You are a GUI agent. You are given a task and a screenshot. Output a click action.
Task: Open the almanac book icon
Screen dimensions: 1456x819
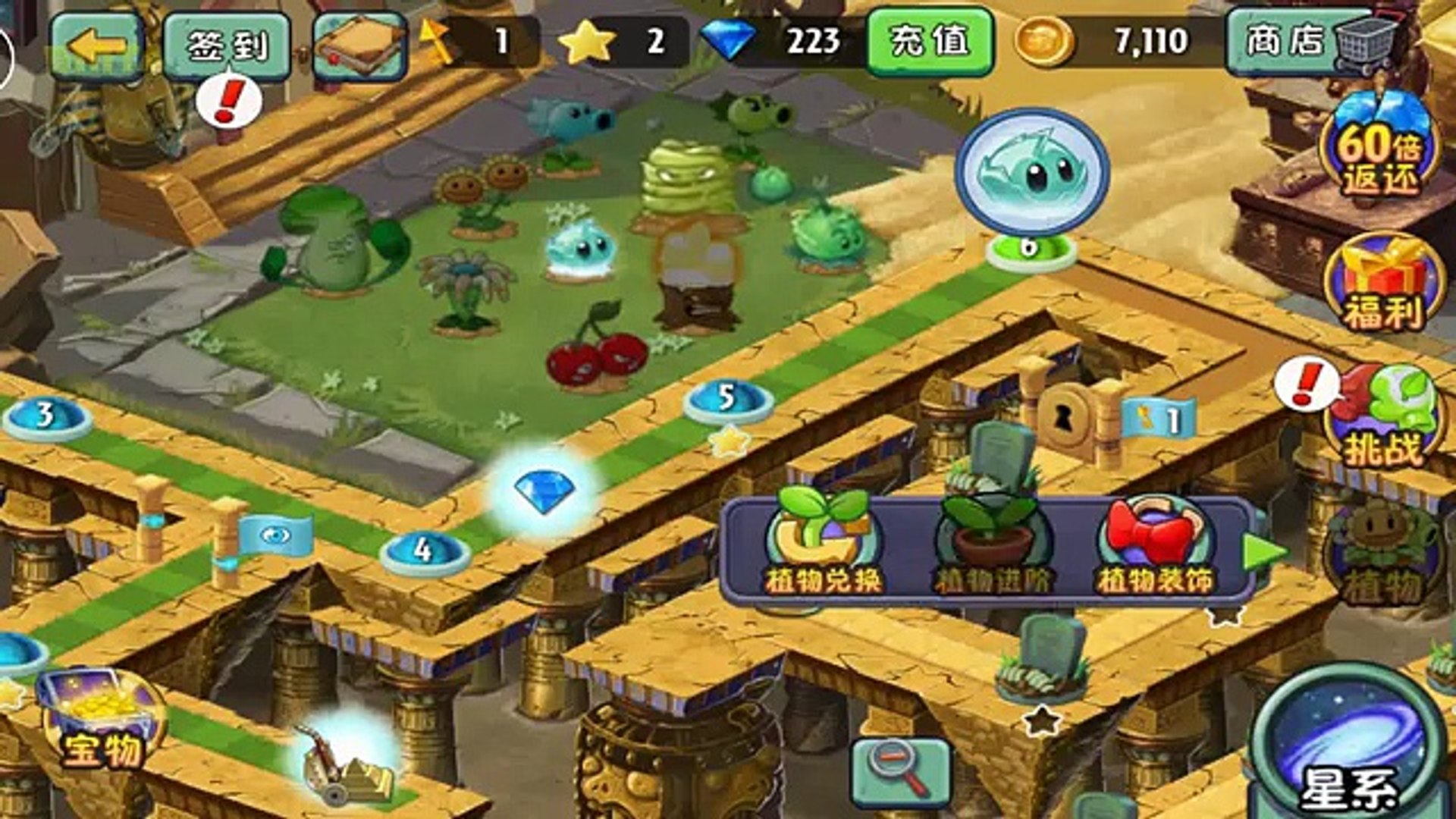point(360,46)
